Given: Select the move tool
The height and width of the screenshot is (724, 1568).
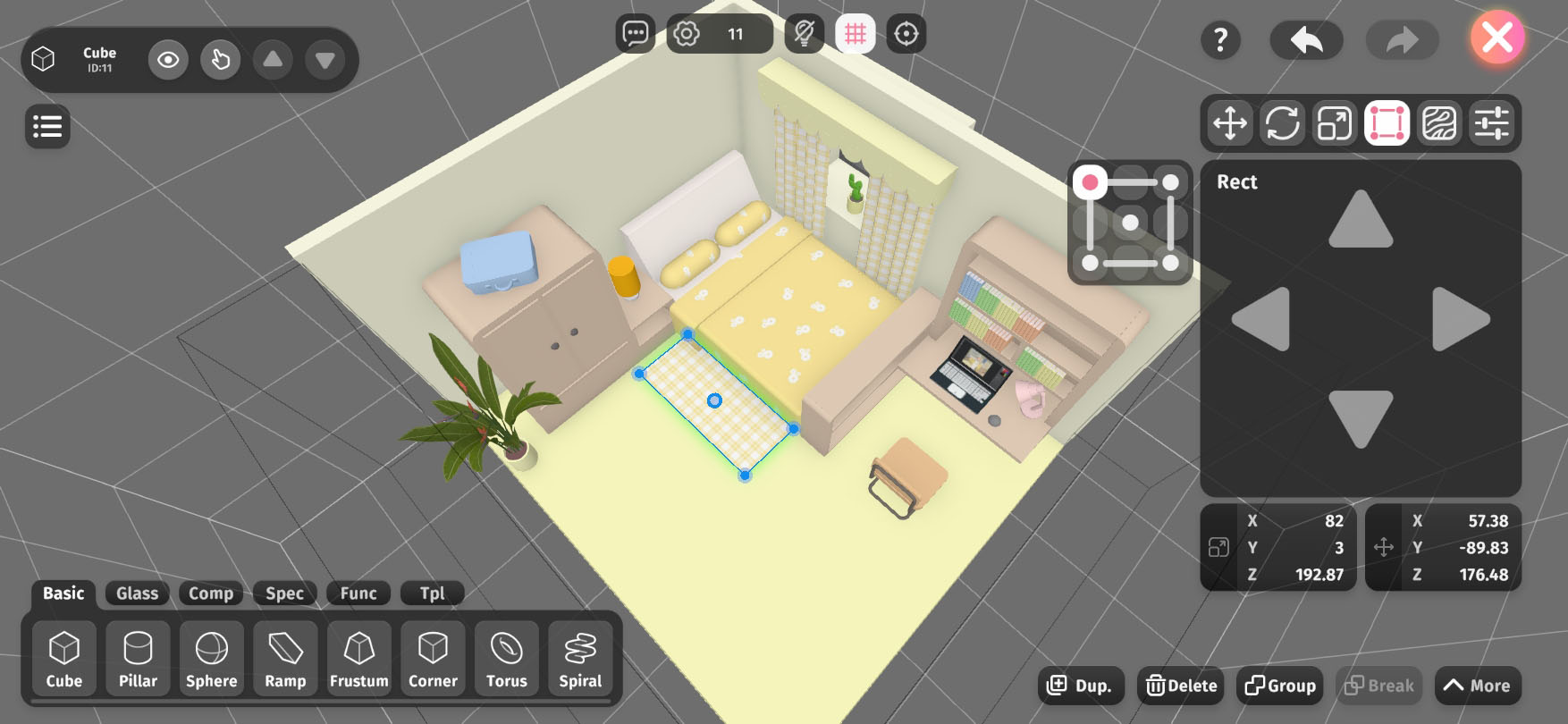Looking at the screenshot, I should tap(1230, 122).
